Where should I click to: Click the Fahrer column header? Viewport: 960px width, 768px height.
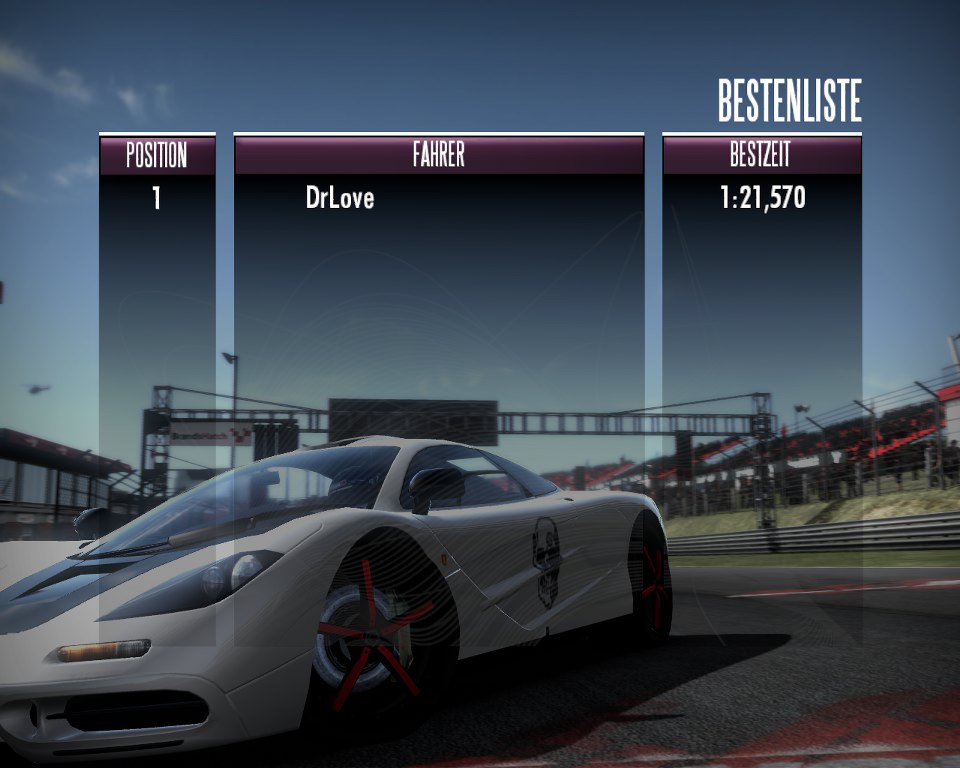(438, 155)
